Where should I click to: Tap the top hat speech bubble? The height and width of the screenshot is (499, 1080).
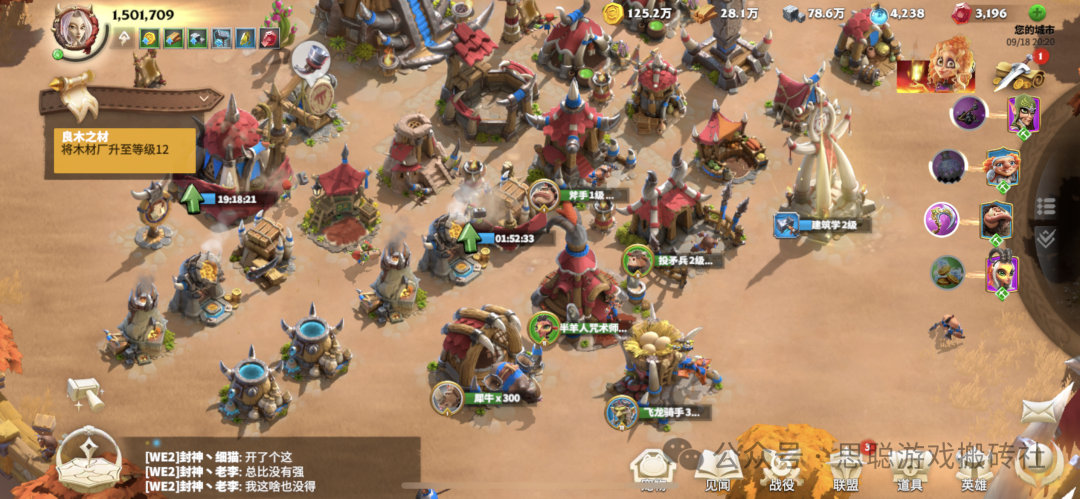point(311,57)
